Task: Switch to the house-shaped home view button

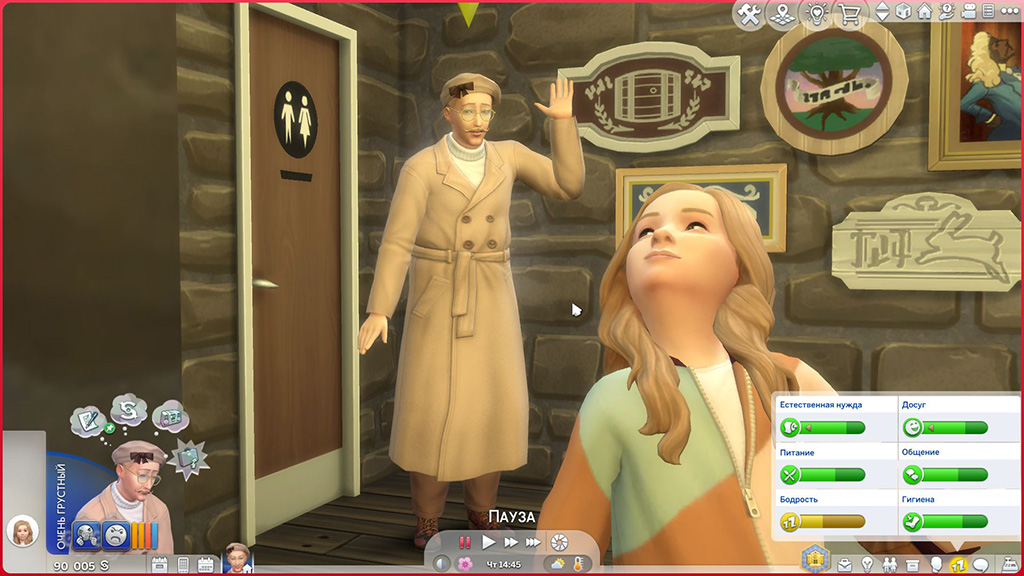Action: (924, 13)
